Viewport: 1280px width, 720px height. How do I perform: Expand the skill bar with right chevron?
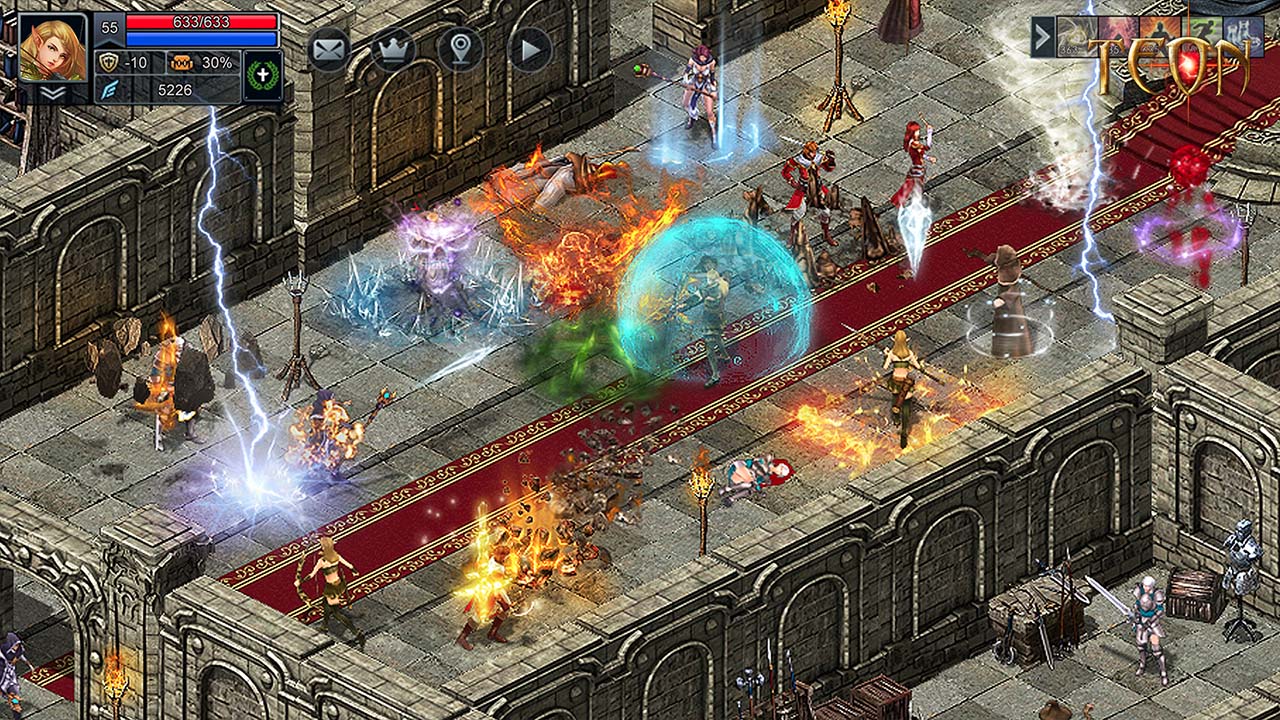1043,35
